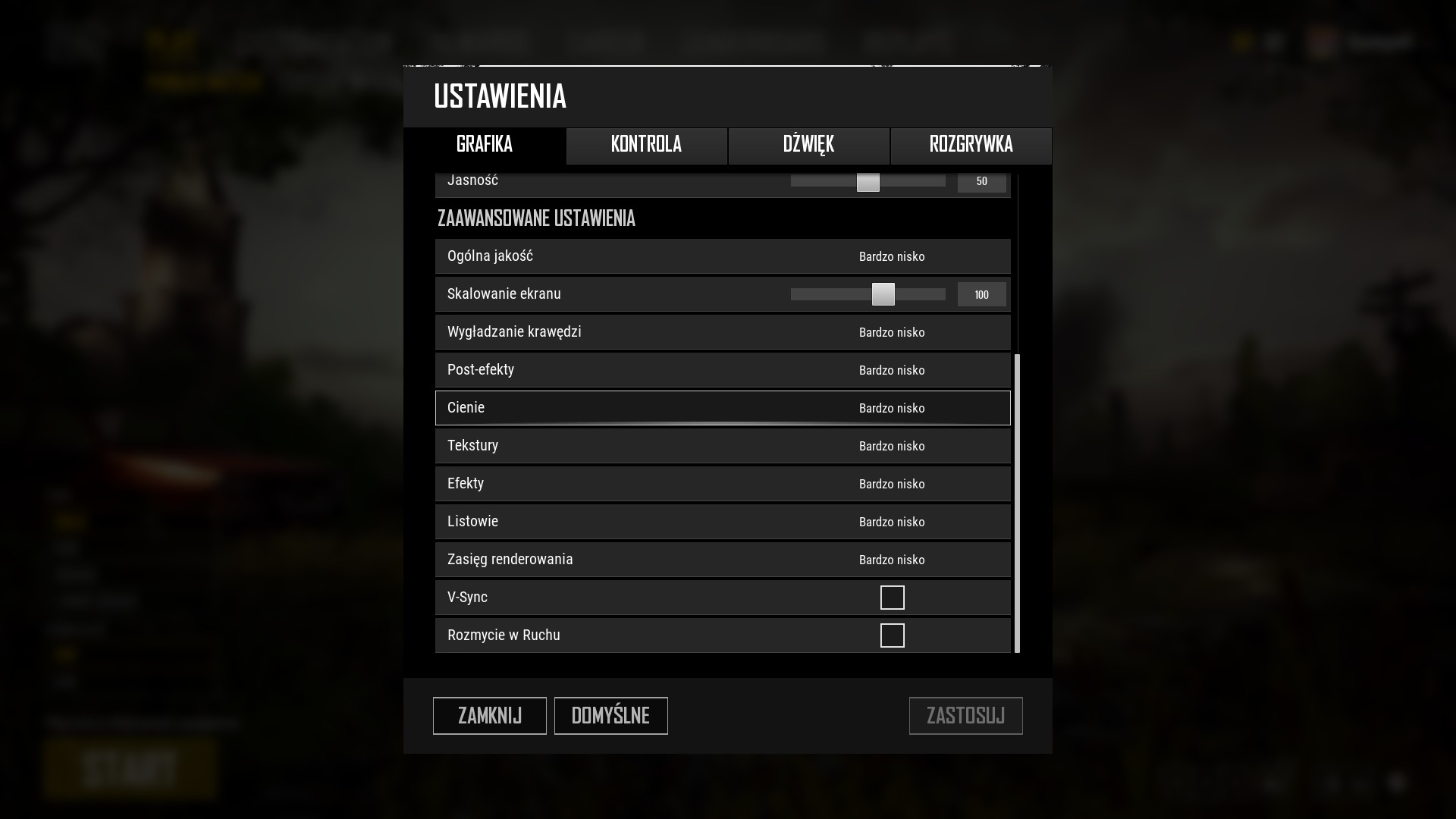
Task: Open the Ogólna jakość dropdown
Action: pos(892,256)
